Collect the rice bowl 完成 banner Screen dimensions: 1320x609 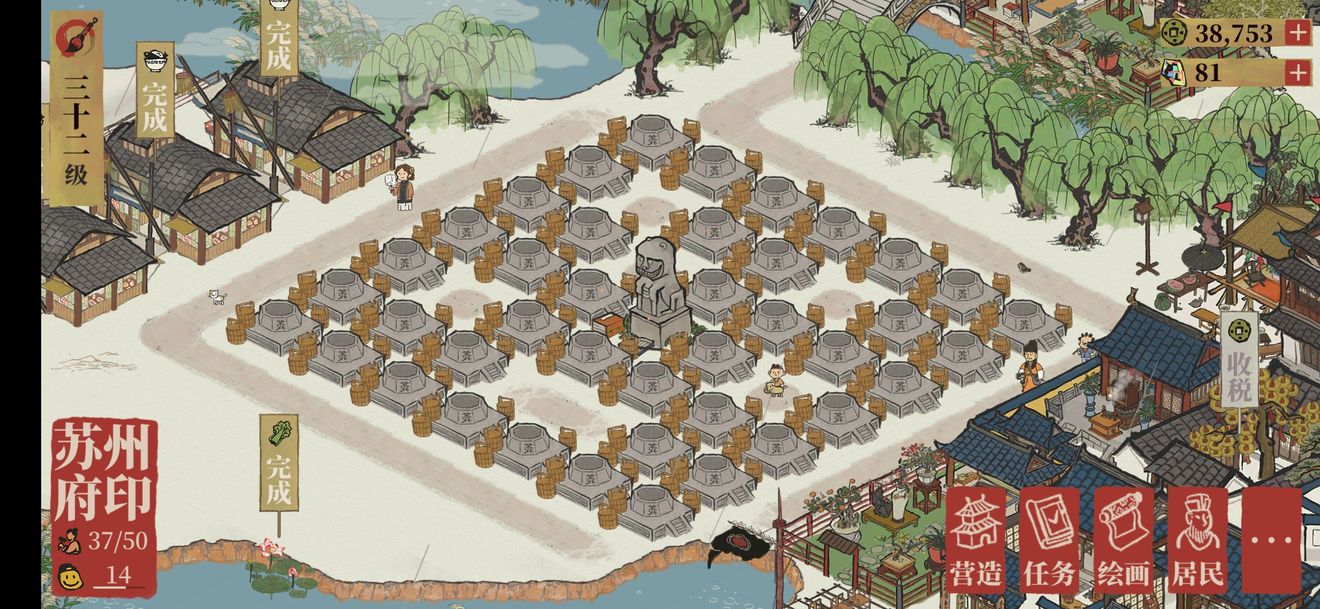(x=155, y=90)
